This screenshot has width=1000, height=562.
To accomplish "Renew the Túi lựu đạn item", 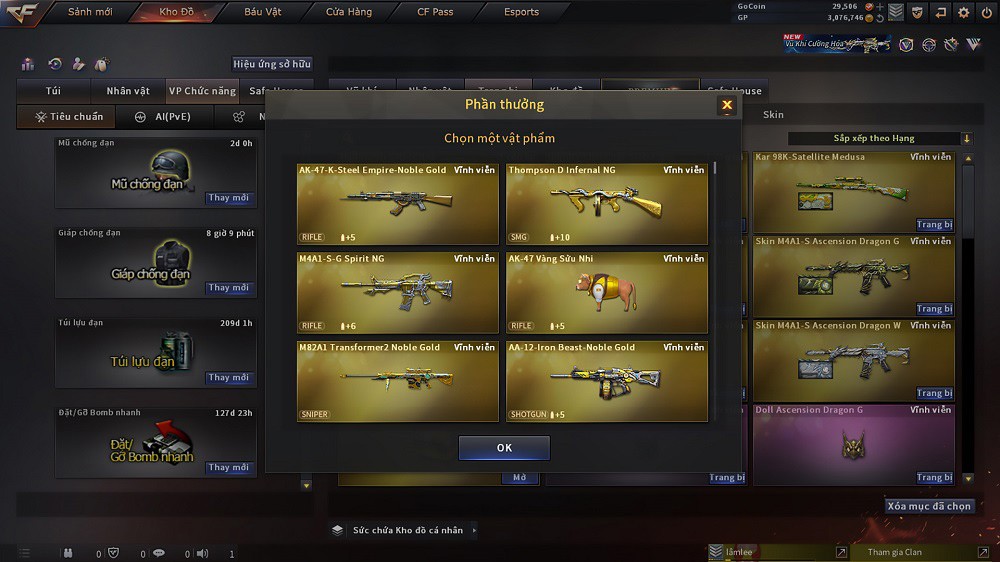I will [228, 378].
